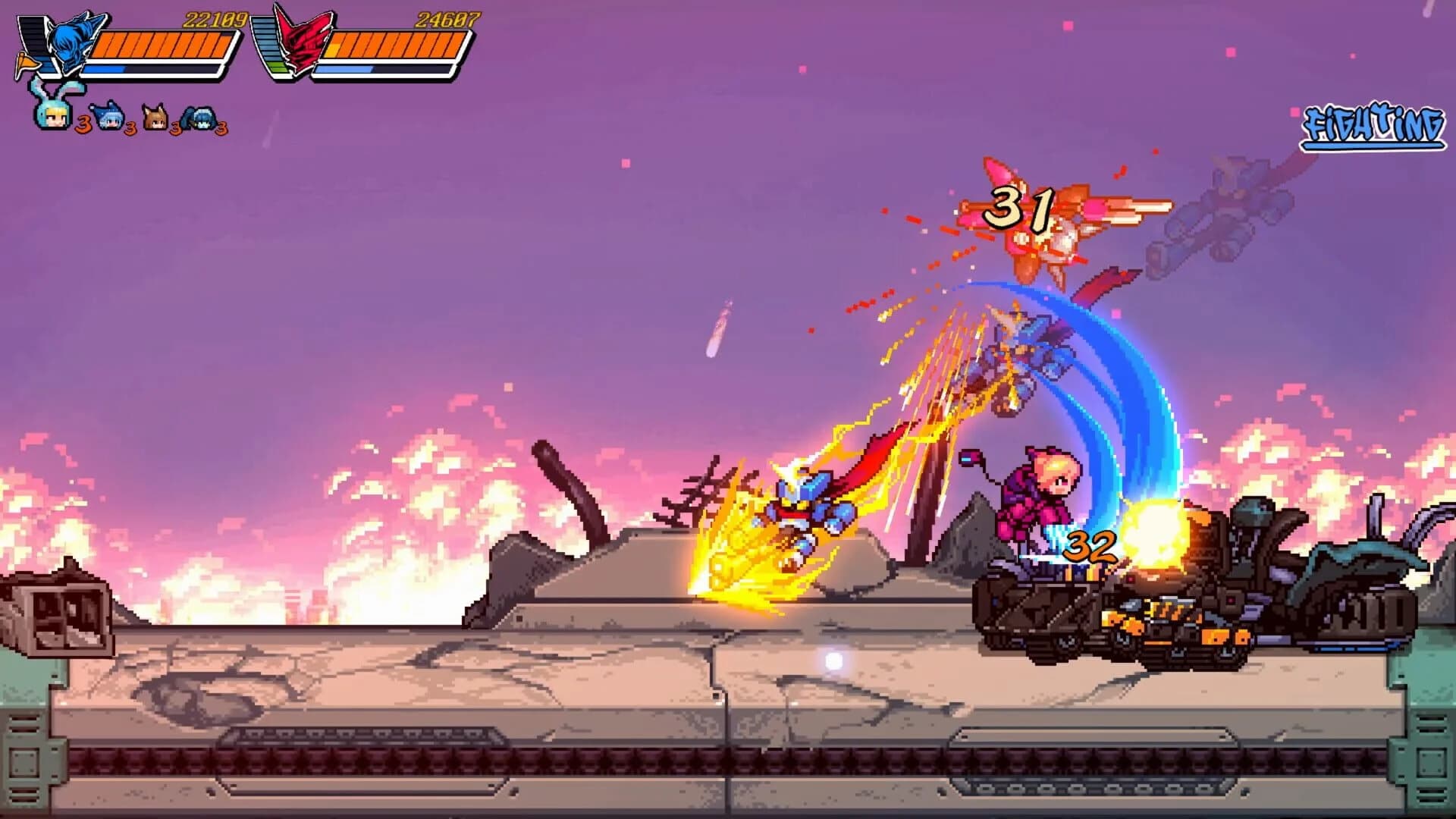This screenshot has height=819, width=1456.
Task: Click the player HP number 22109
Action: pyautogui.click(x=215, y=20)
